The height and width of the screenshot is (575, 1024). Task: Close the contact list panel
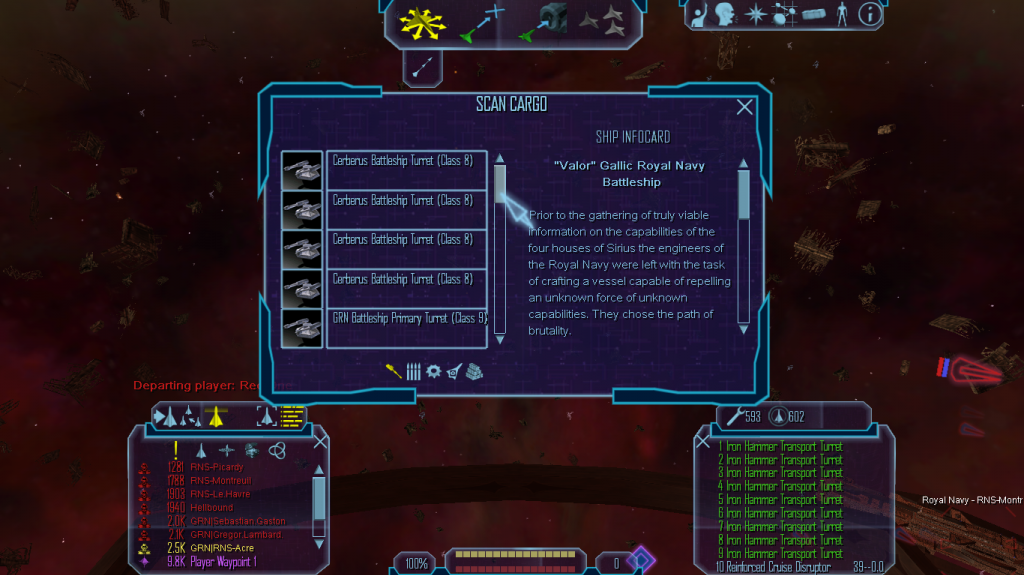click(x=320, y=441)
